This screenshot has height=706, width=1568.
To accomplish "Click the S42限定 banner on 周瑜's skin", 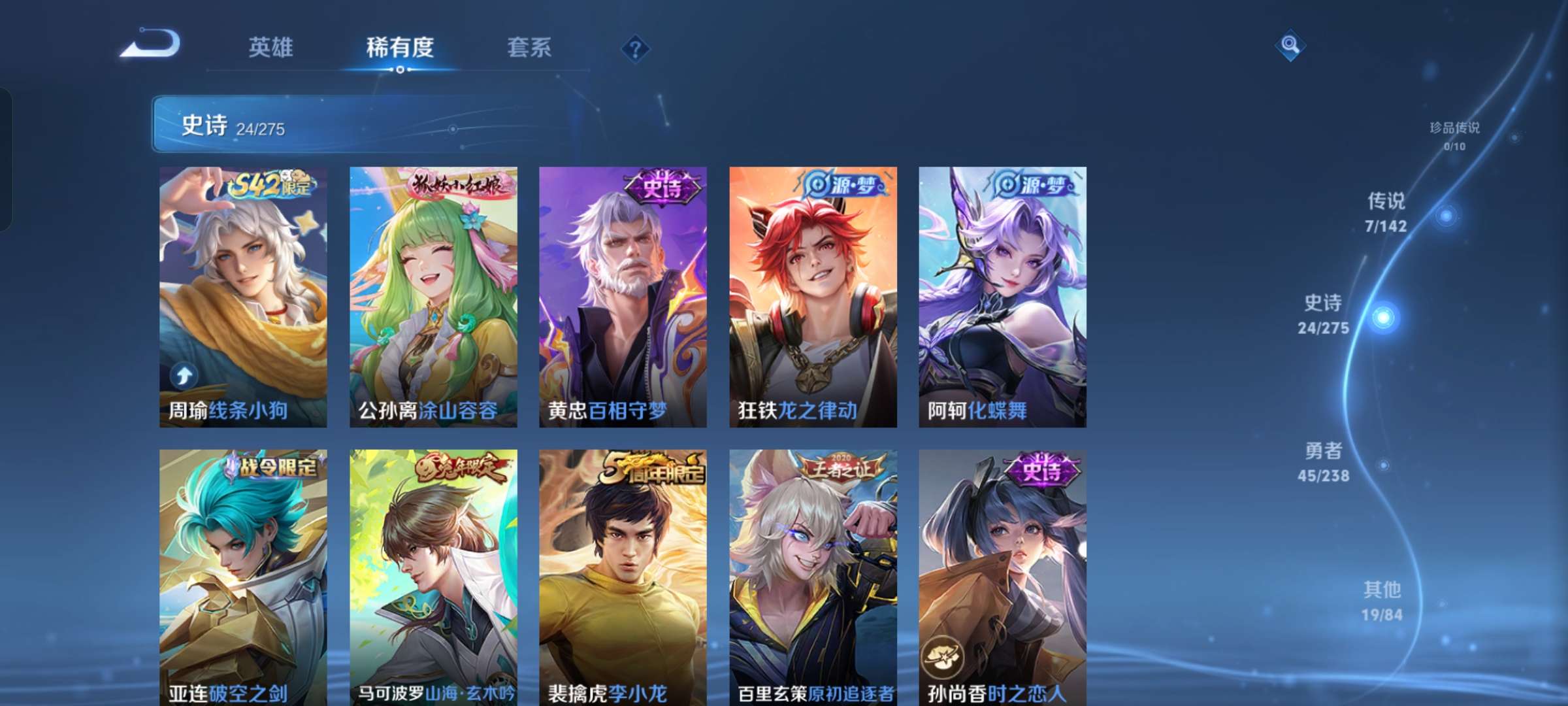I will pos(269,184).
